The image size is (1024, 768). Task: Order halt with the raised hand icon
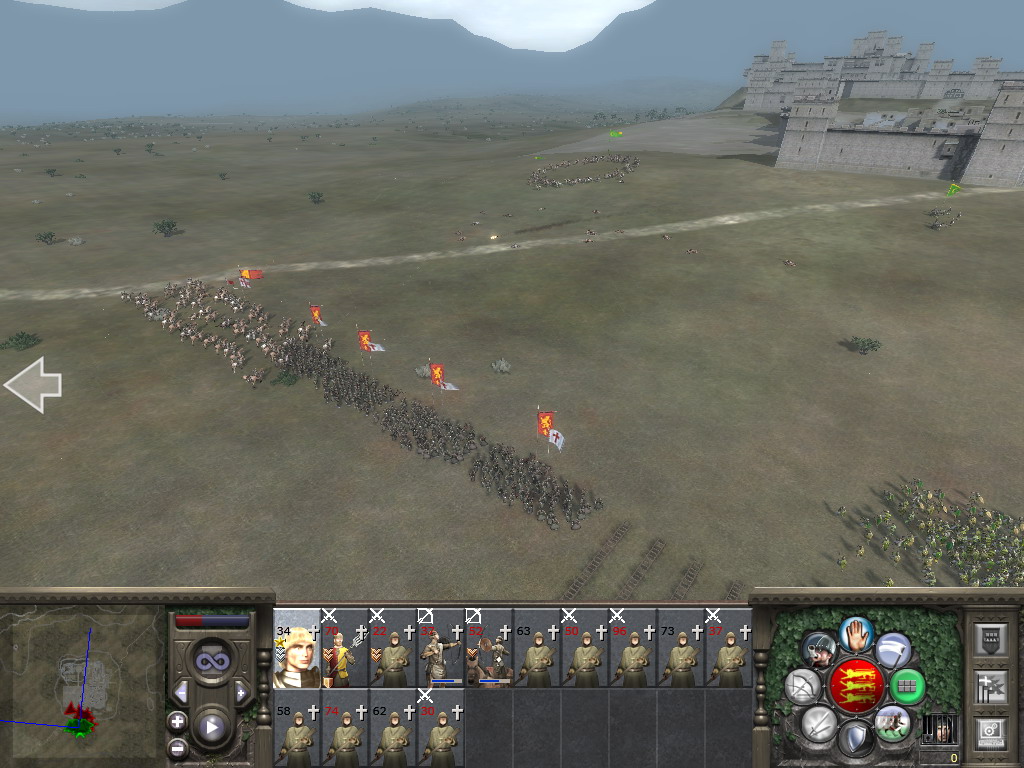tap(857, 633)
